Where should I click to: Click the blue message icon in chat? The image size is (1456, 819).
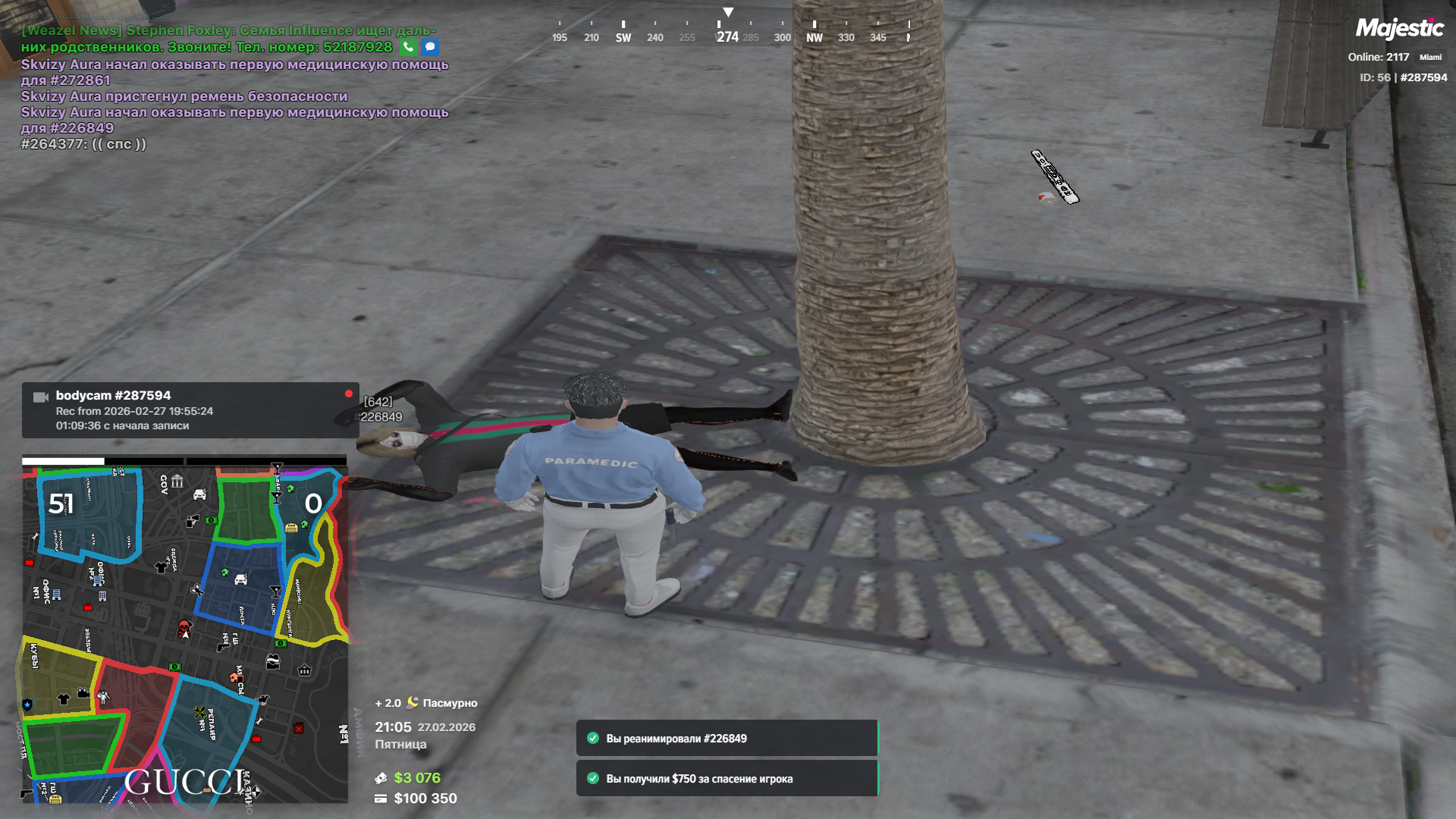[430, 47]
